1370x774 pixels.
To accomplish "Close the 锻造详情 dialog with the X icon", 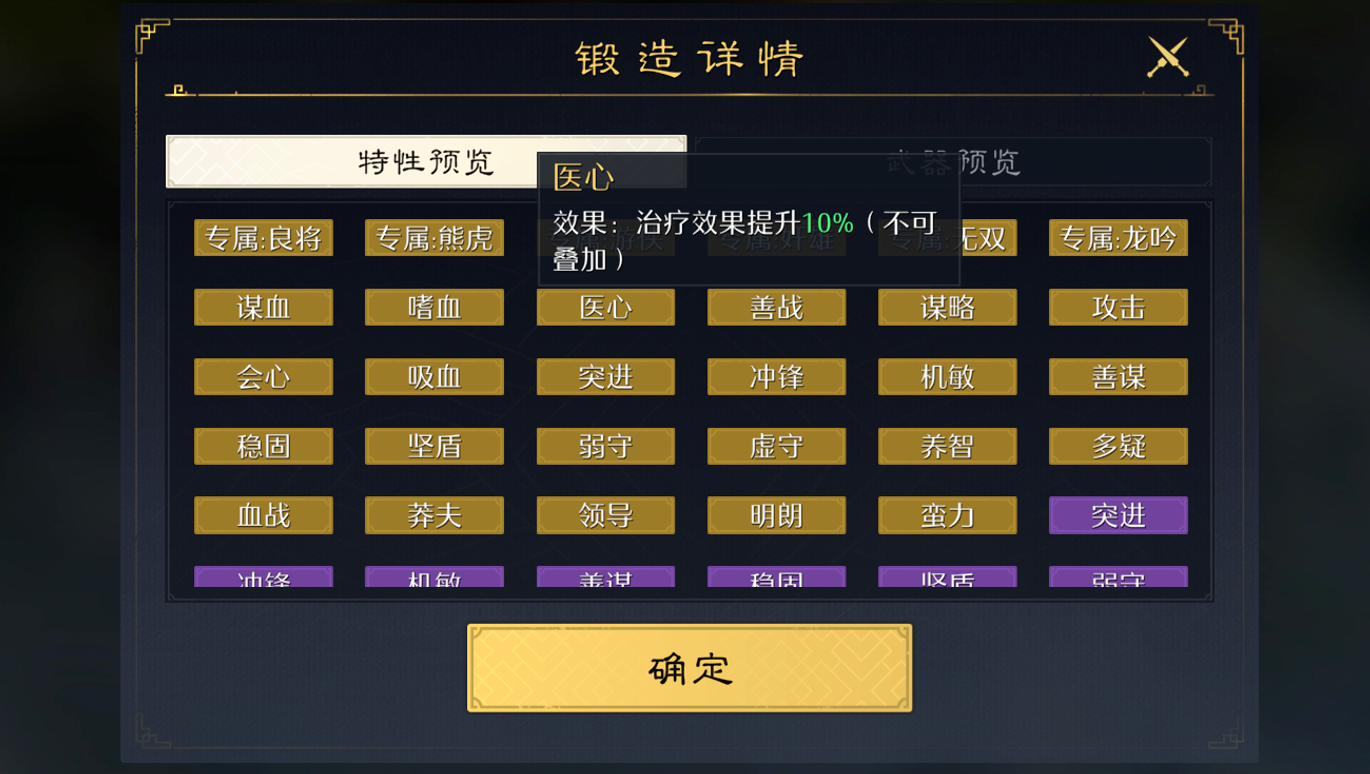I will click(1168, 56).
